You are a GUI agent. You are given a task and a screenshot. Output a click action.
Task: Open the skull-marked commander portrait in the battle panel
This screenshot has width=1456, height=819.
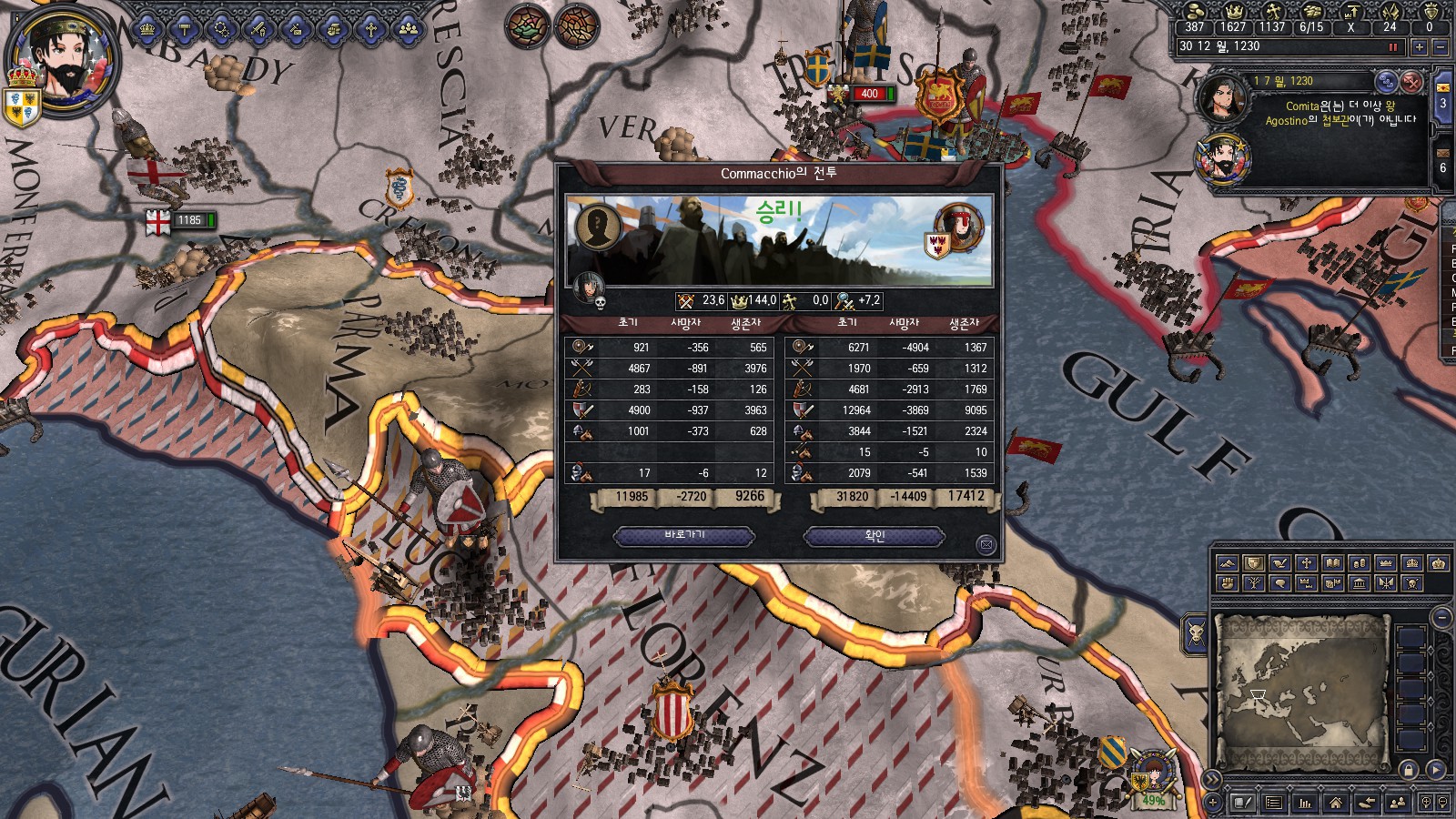click(589, 288)
